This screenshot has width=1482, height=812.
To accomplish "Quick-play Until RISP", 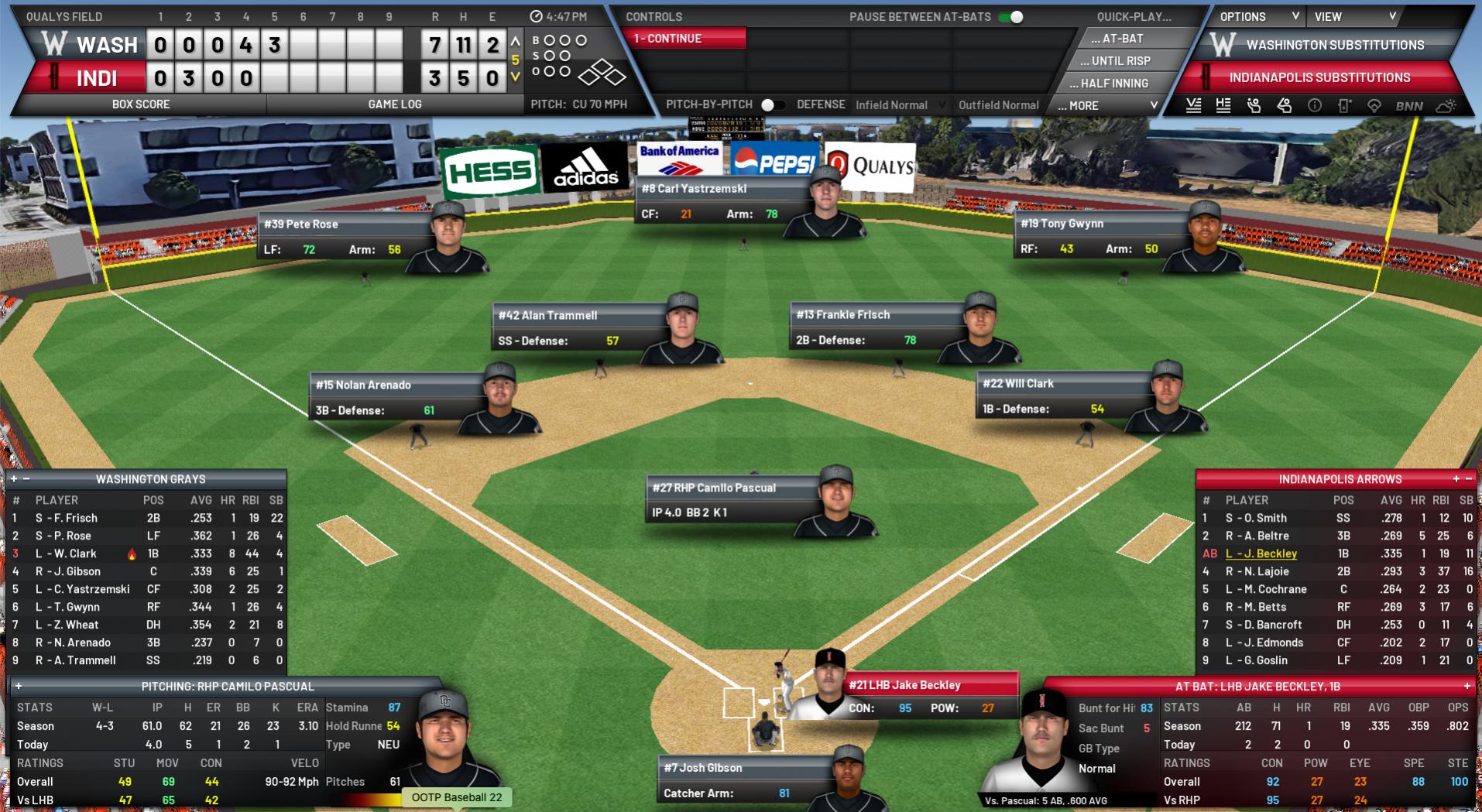I will [1120, 60].
